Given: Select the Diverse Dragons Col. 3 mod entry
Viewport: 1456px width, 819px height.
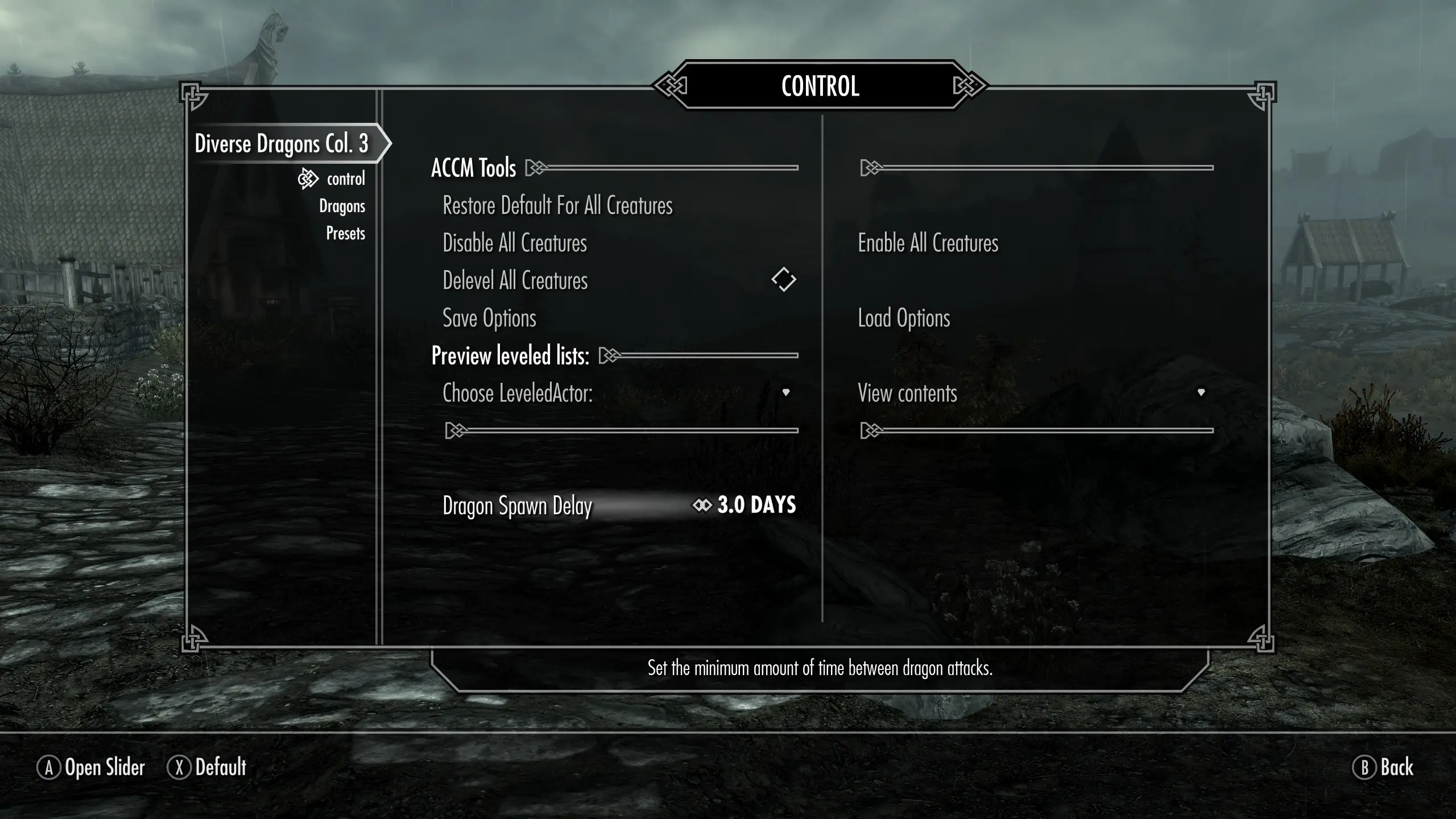Looking at the screenshot, I should [x=282, y=143].
